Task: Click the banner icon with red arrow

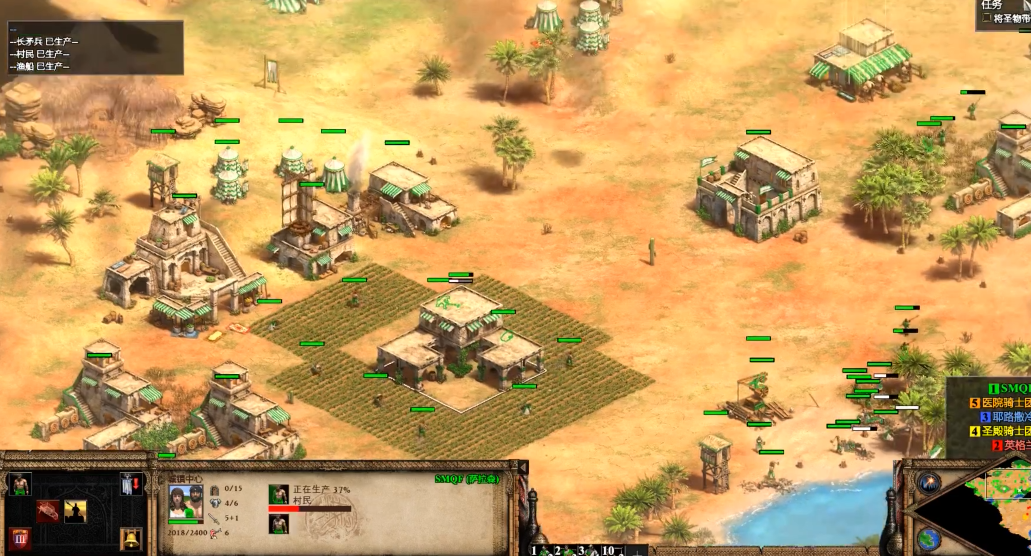Action: click(130, 484)
